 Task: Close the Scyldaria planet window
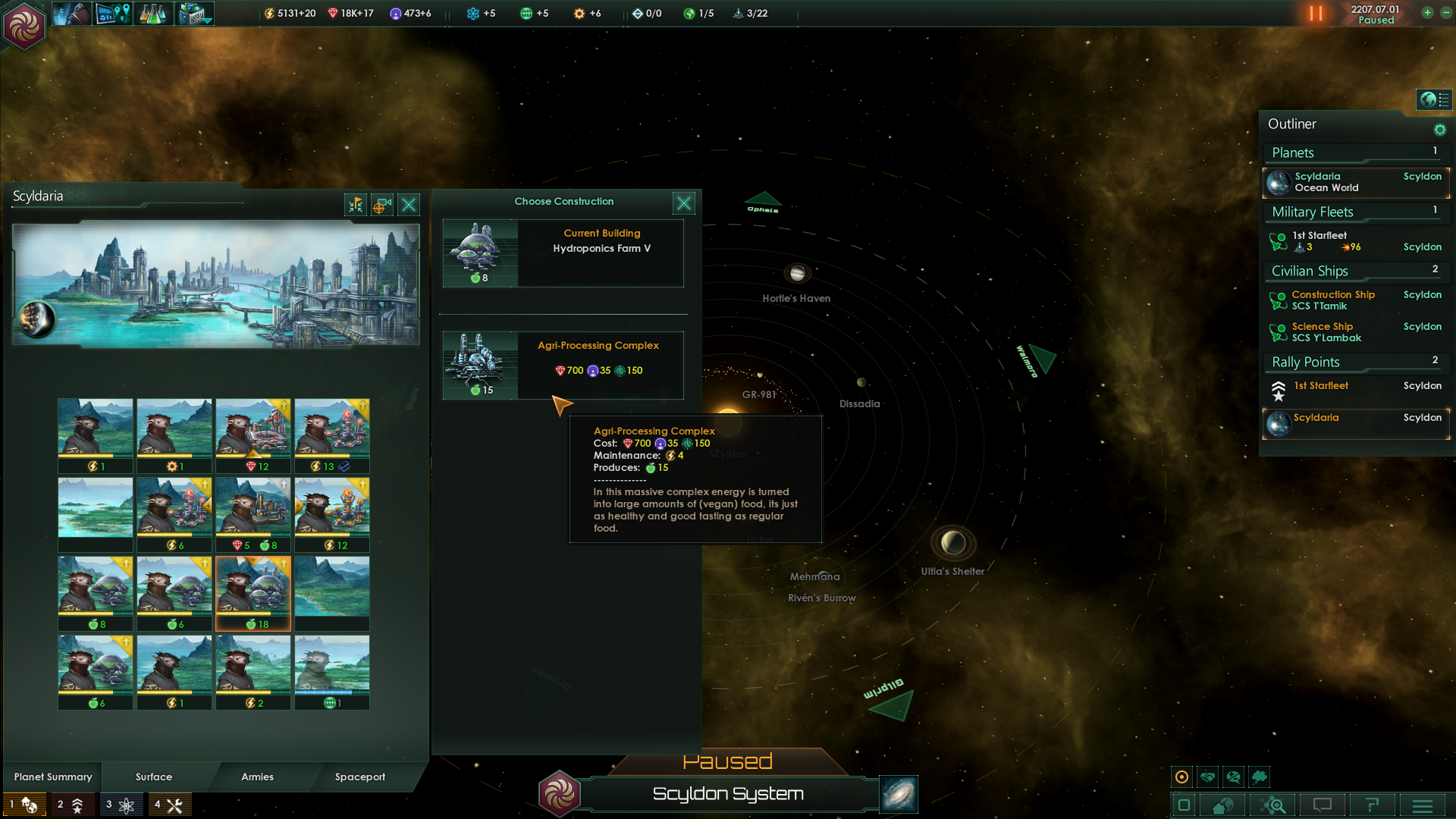pyautogui.click(x=409, y=205)
